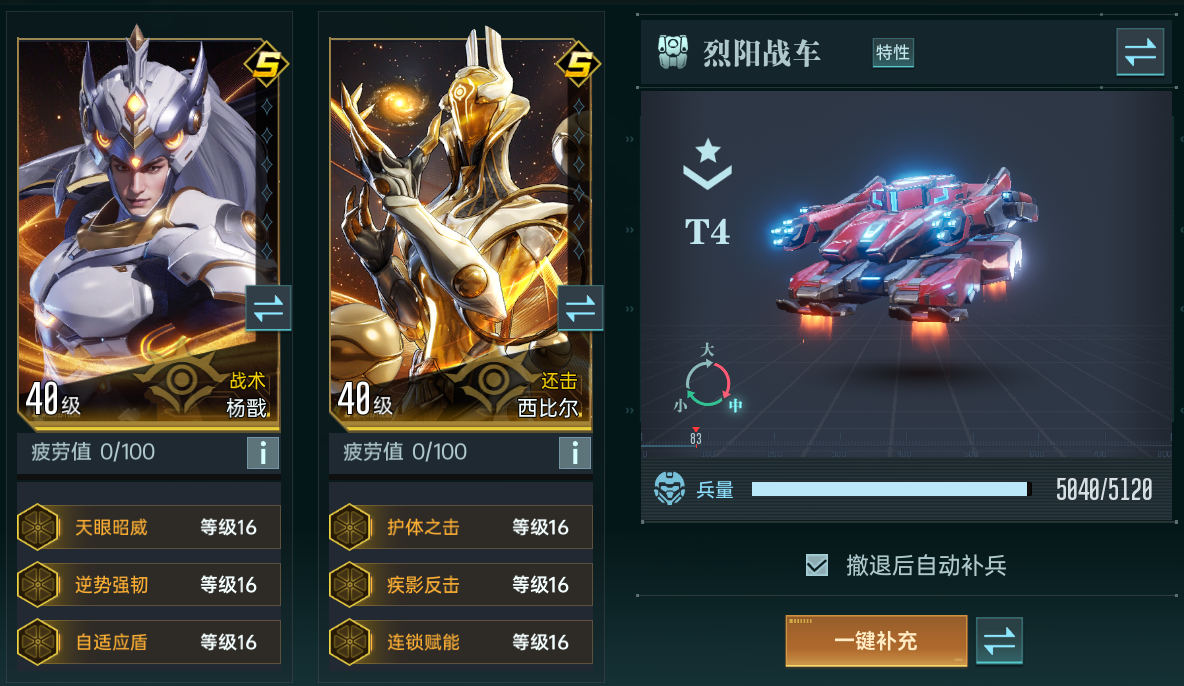Image resolution: width=1184 pixels, height=686 pixels.
Task: Open the 疾影反击 skill
Action: click(461, 585)
